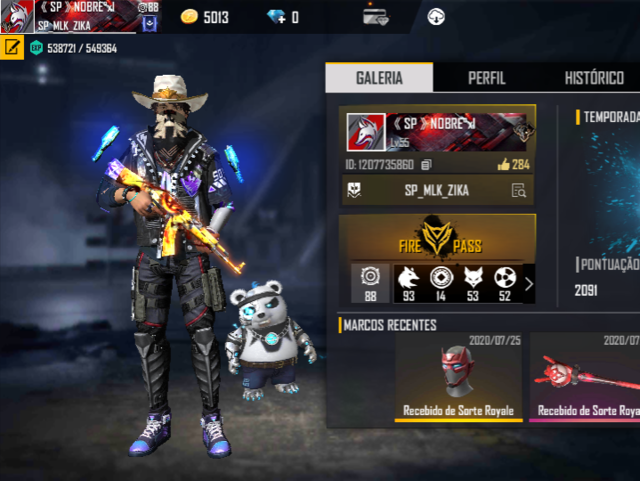This screenshot has height=481, width=640.
Task: Show the Histórico tab
Action: 594,78
